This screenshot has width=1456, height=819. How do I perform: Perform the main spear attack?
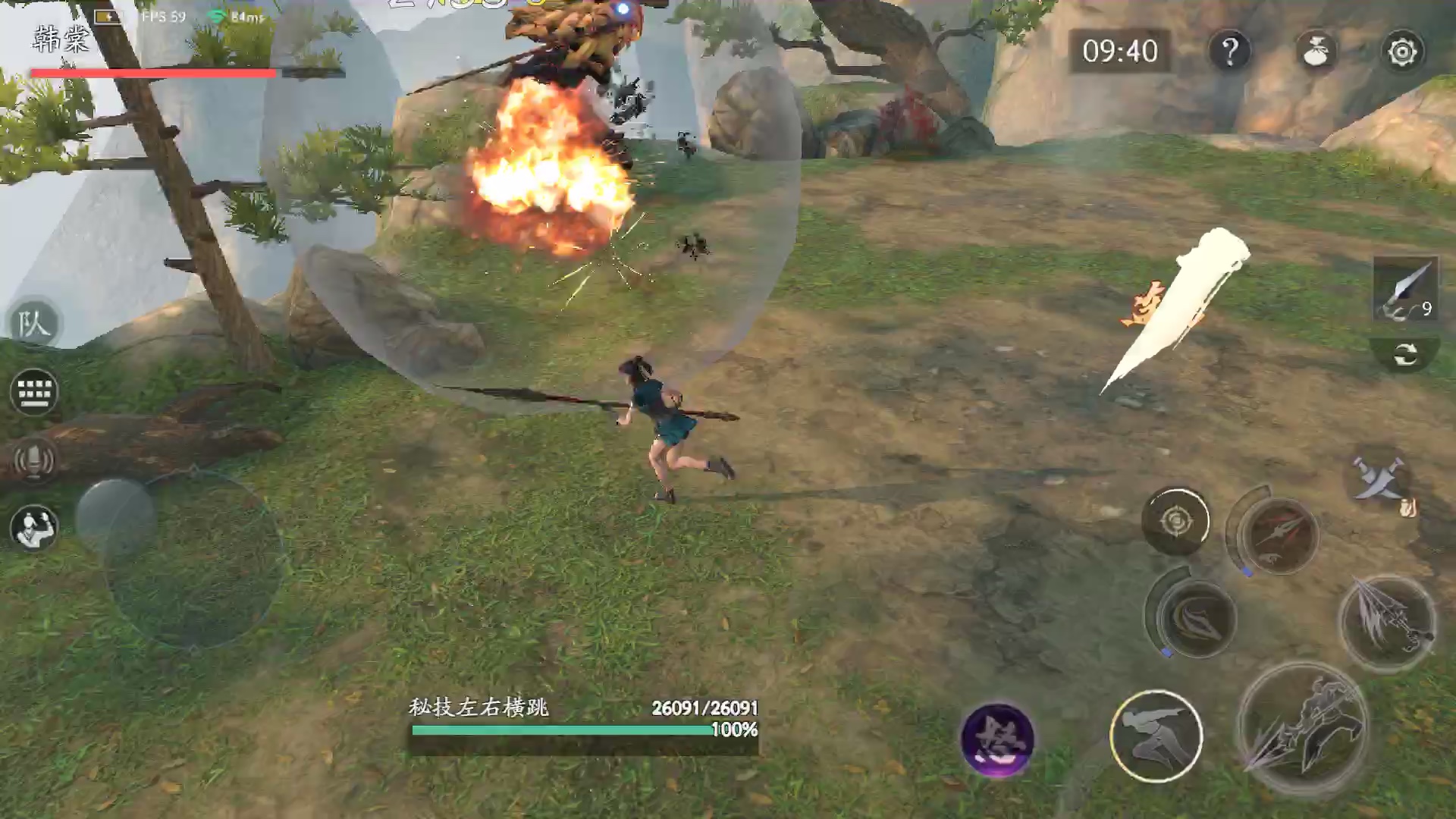[1303, 728]
